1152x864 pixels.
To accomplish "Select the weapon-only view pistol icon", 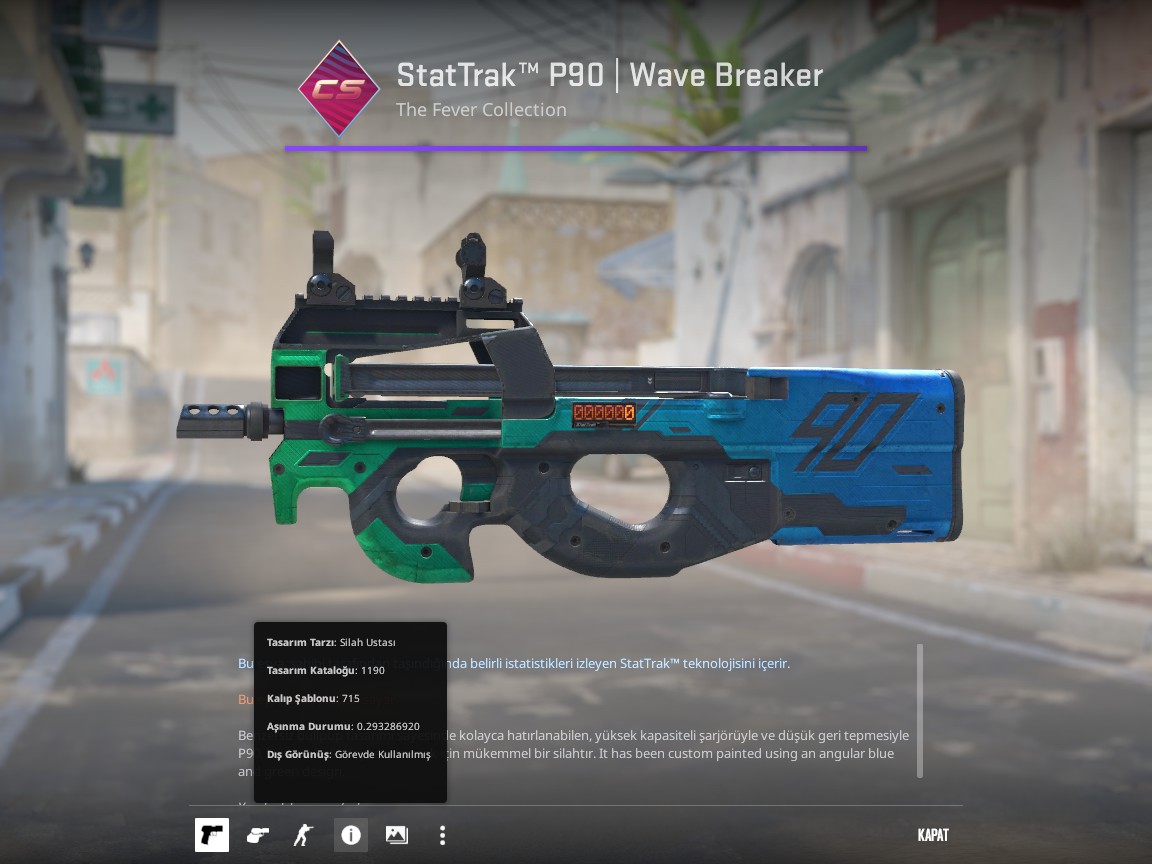I will 212,835.
